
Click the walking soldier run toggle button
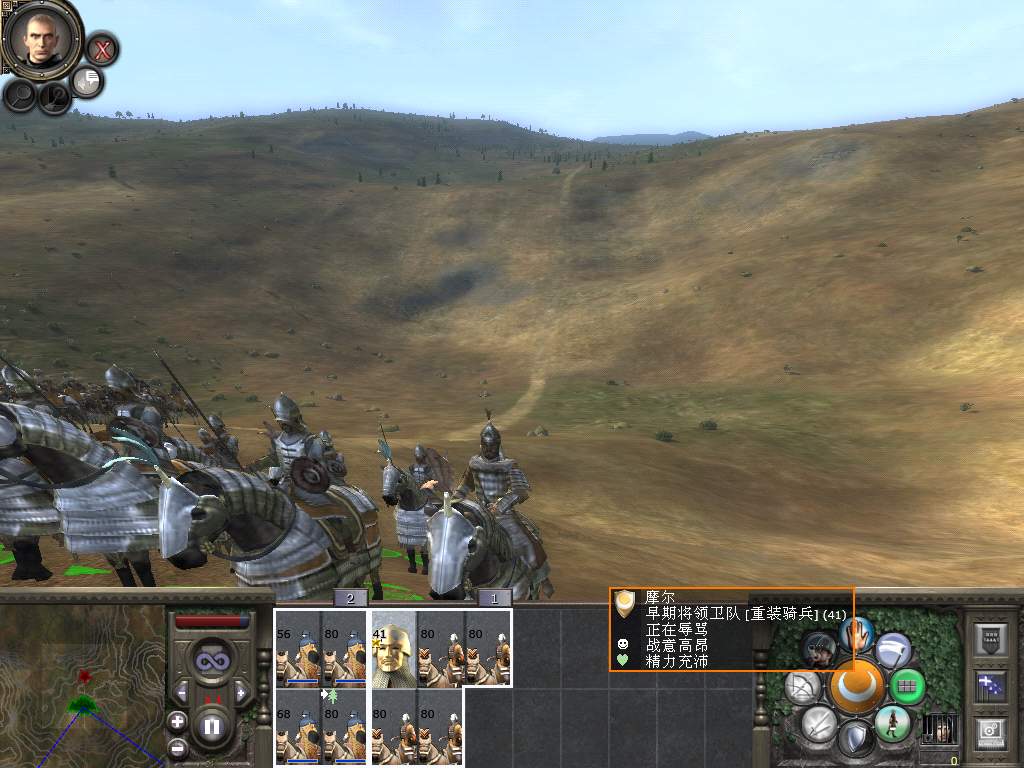point(891,723)
